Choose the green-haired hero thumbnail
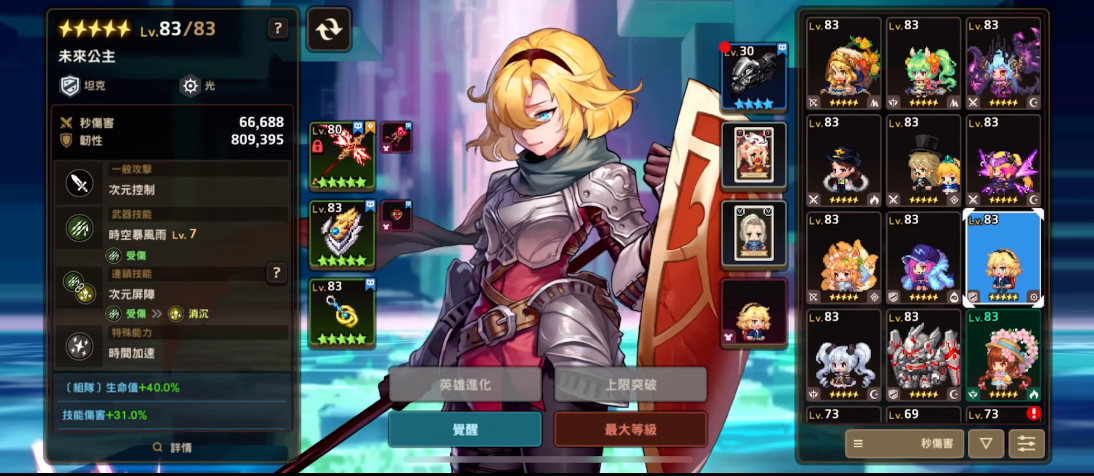 (923, 63)
